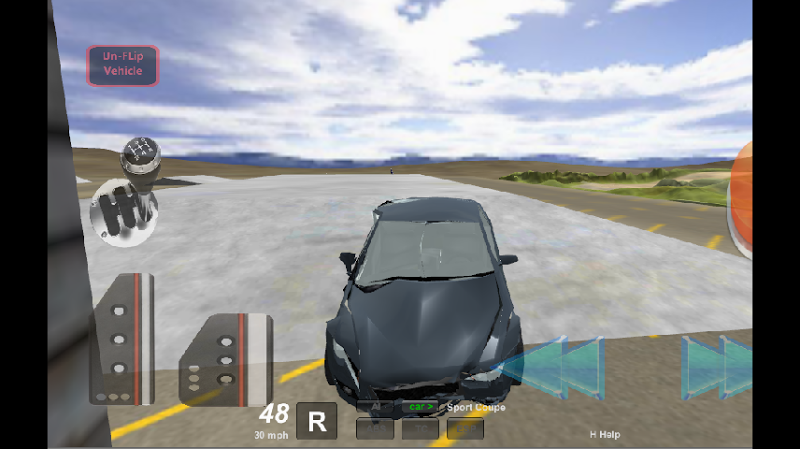Steer left with the left arrows
The height and width of the screenshot is (449, 800).
click(553, 367)
